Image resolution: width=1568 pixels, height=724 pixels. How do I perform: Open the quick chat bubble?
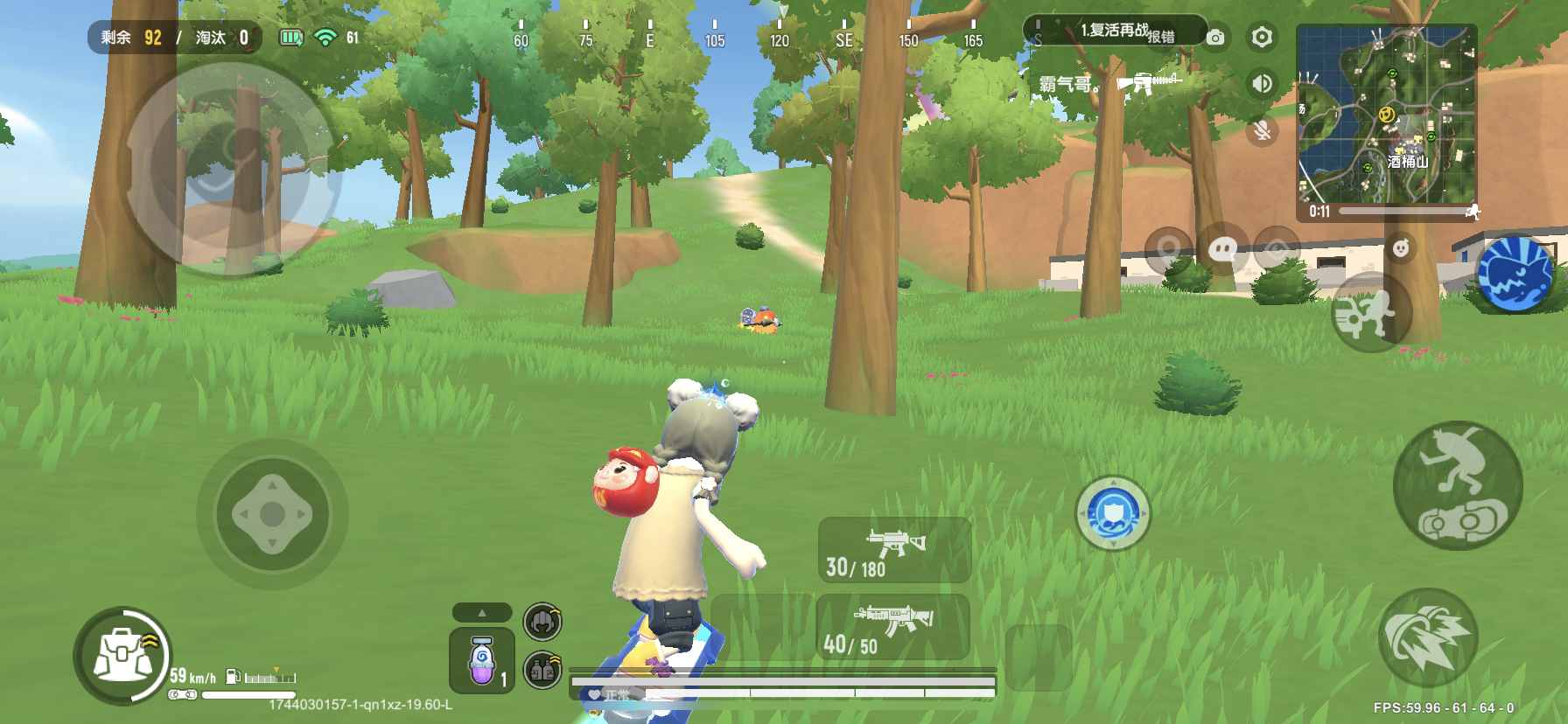[x=1222, y=251]
